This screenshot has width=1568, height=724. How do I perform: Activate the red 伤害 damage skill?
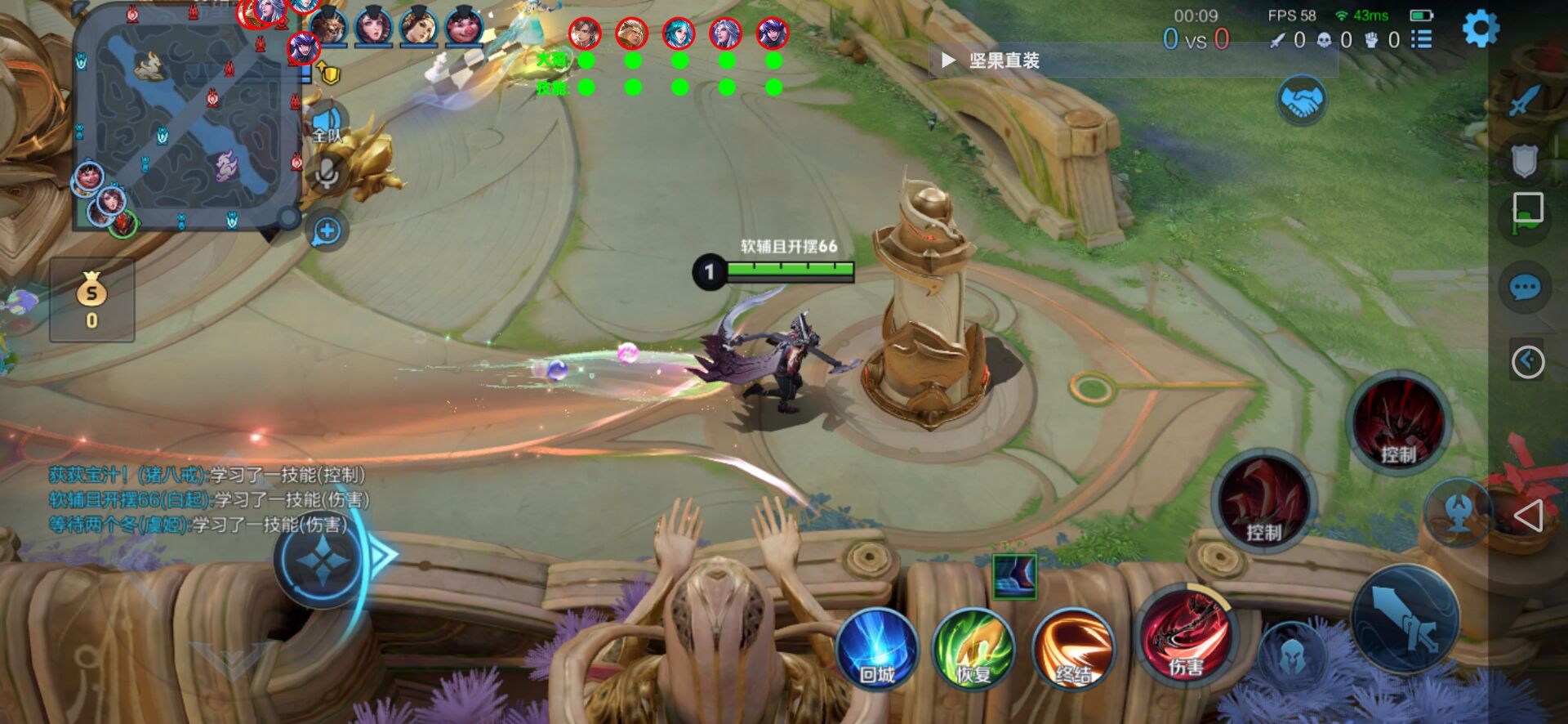[x=1184, y=646]
